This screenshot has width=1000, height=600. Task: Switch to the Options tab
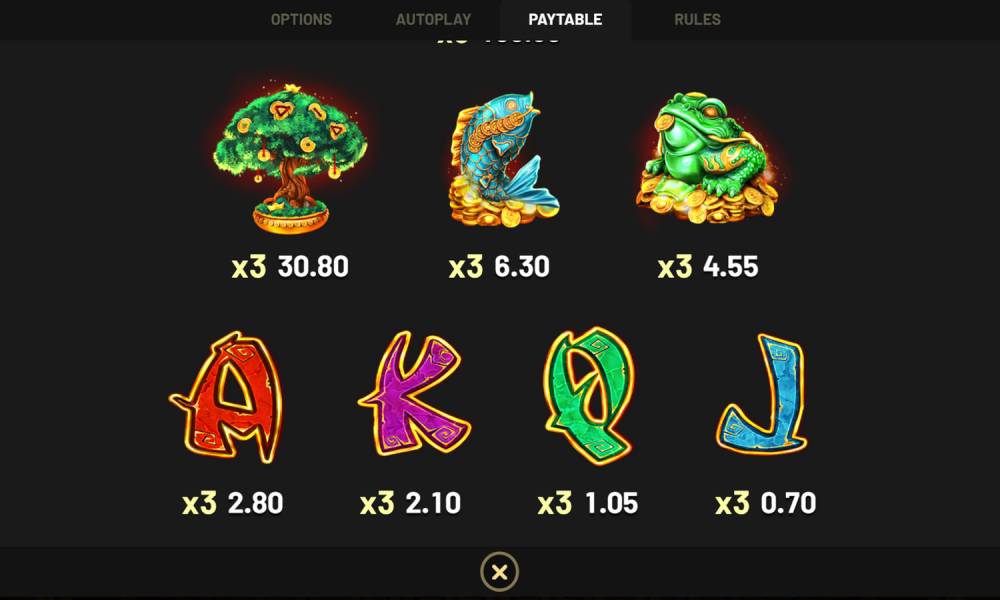301,19
